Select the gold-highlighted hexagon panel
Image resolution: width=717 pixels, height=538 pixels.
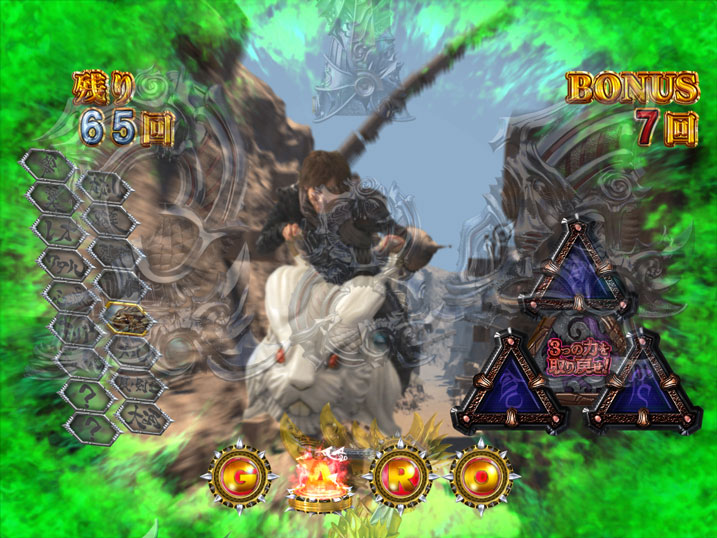point(127,318)
